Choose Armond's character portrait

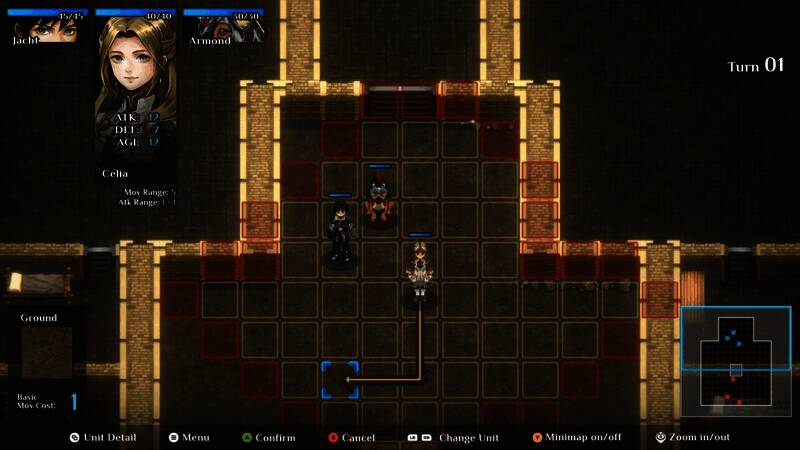[223, 27]
